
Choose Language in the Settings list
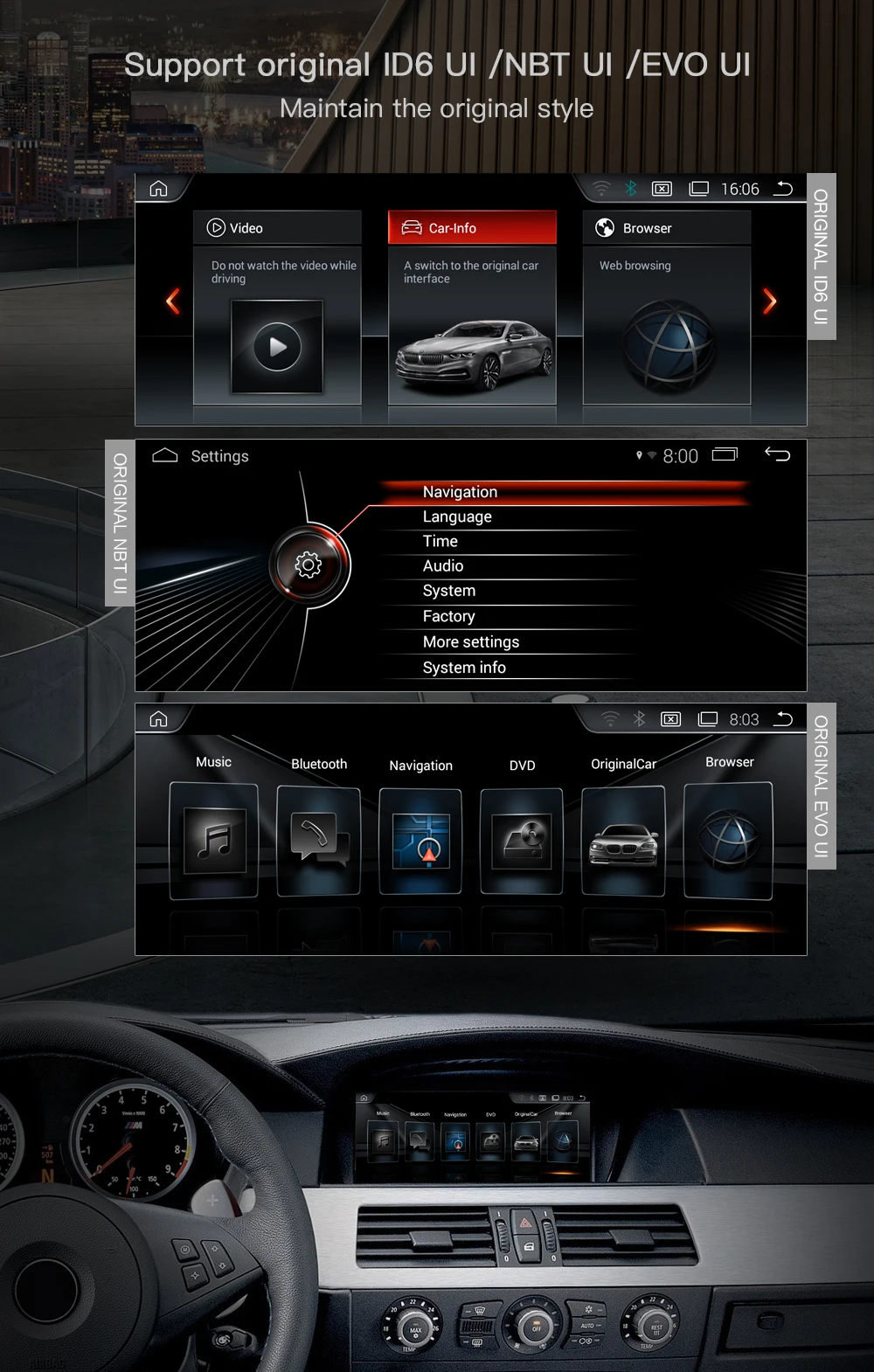click(457, 516)
